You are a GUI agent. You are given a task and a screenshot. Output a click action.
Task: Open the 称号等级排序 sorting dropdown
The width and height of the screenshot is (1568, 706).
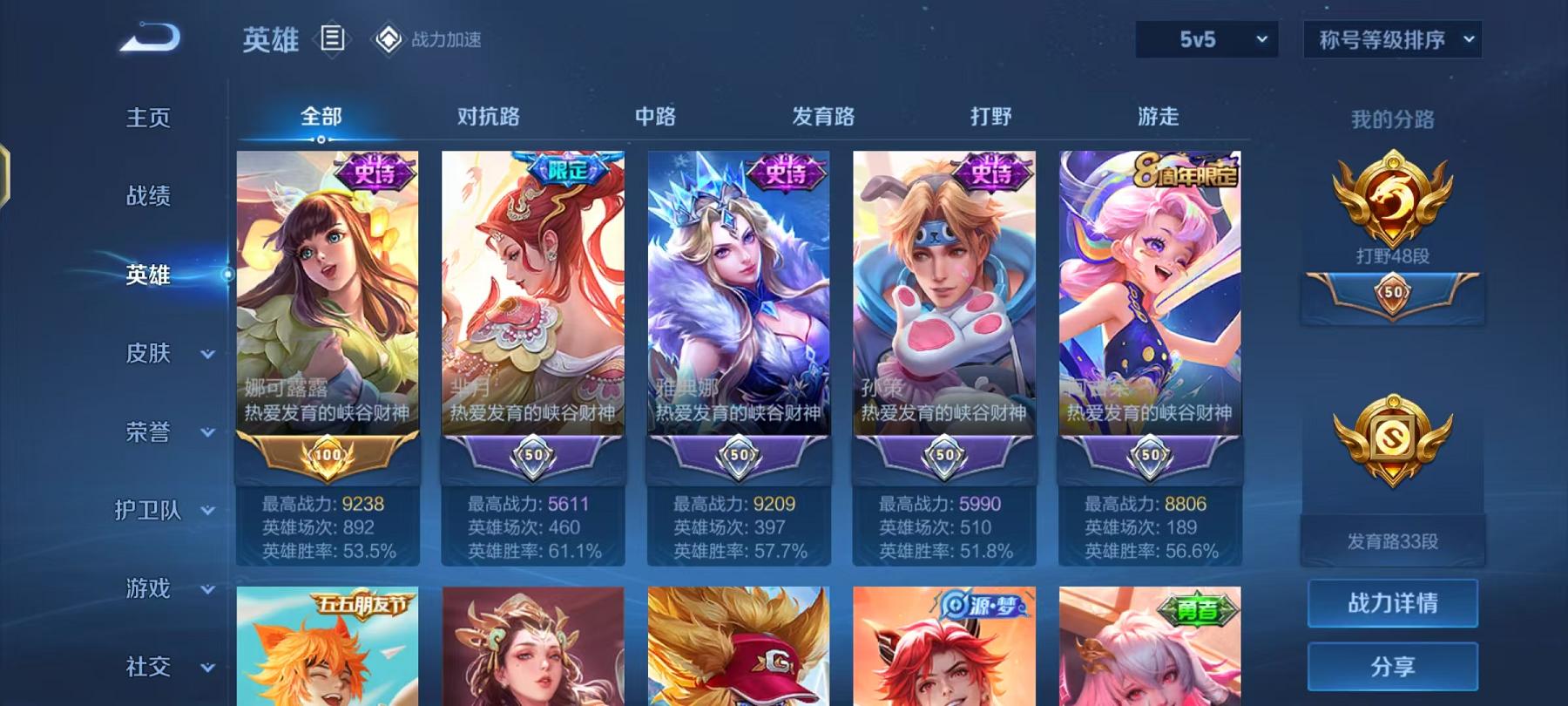1391,39
